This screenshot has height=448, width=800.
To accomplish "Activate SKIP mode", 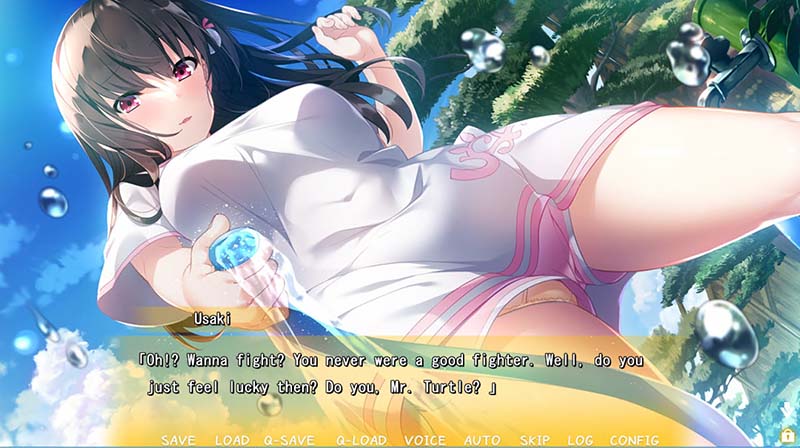I will [535, 440].
